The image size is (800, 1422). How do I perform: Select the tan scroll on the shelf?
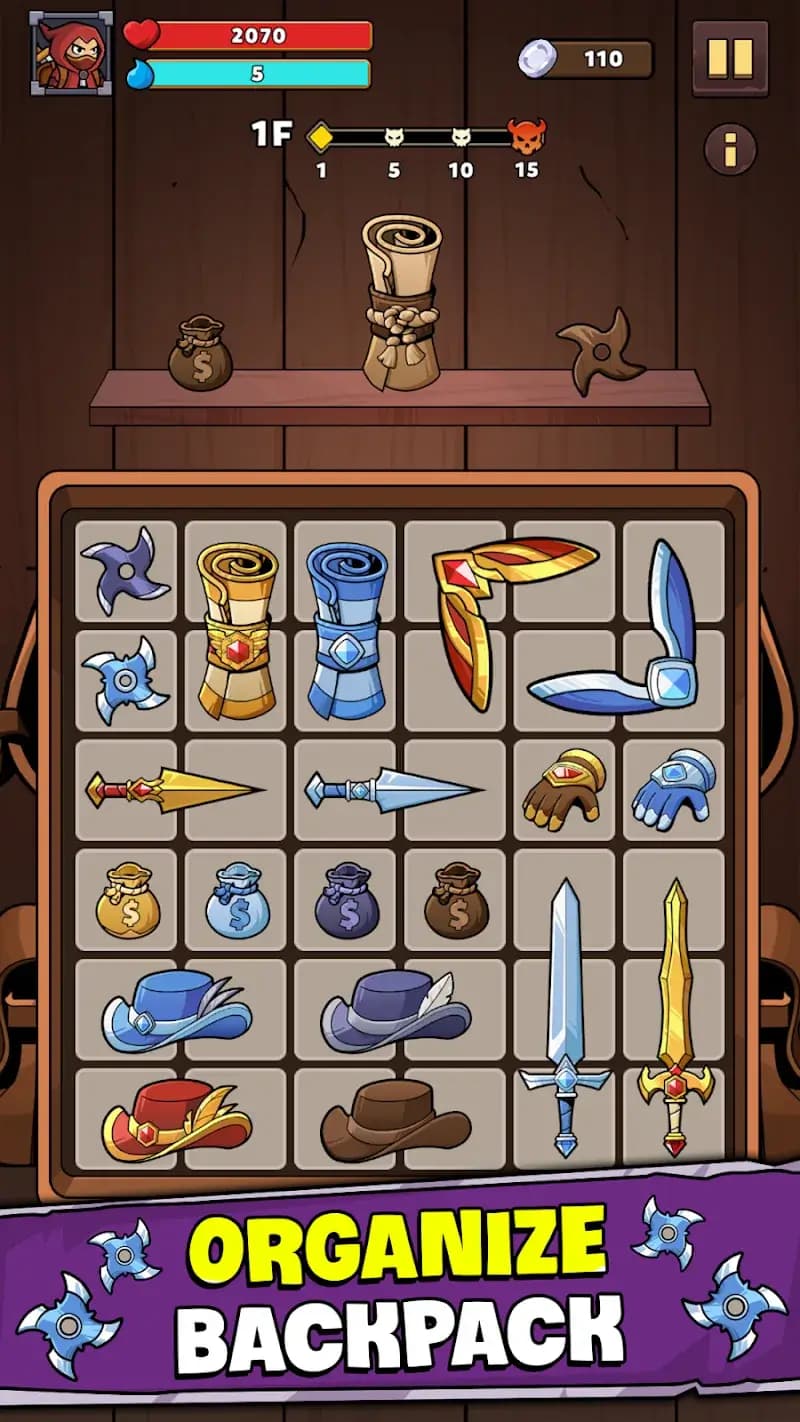pos(402,303)
